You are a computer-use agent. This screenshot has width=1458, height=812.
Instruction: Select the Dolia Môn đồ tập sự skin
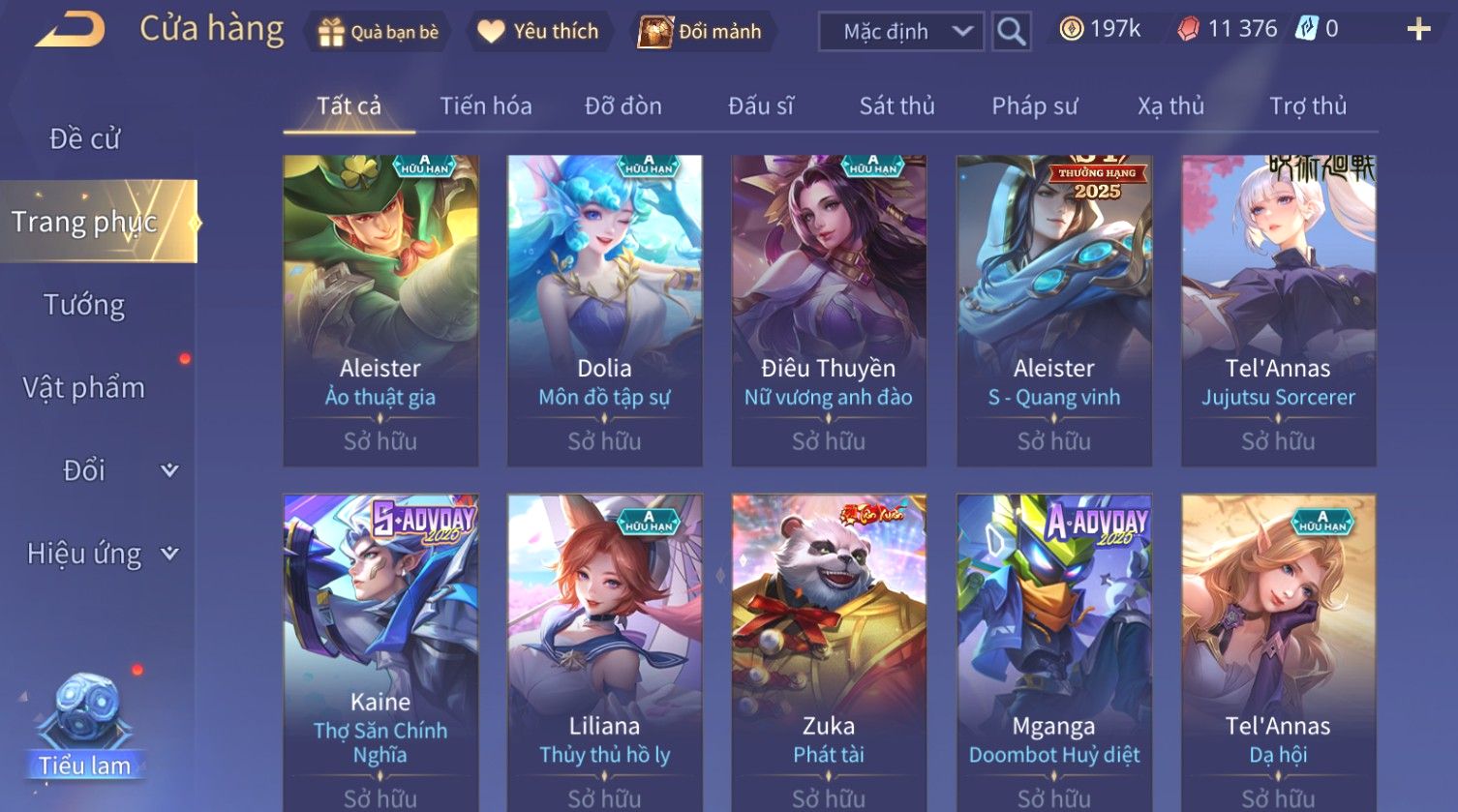coord(604,310)
